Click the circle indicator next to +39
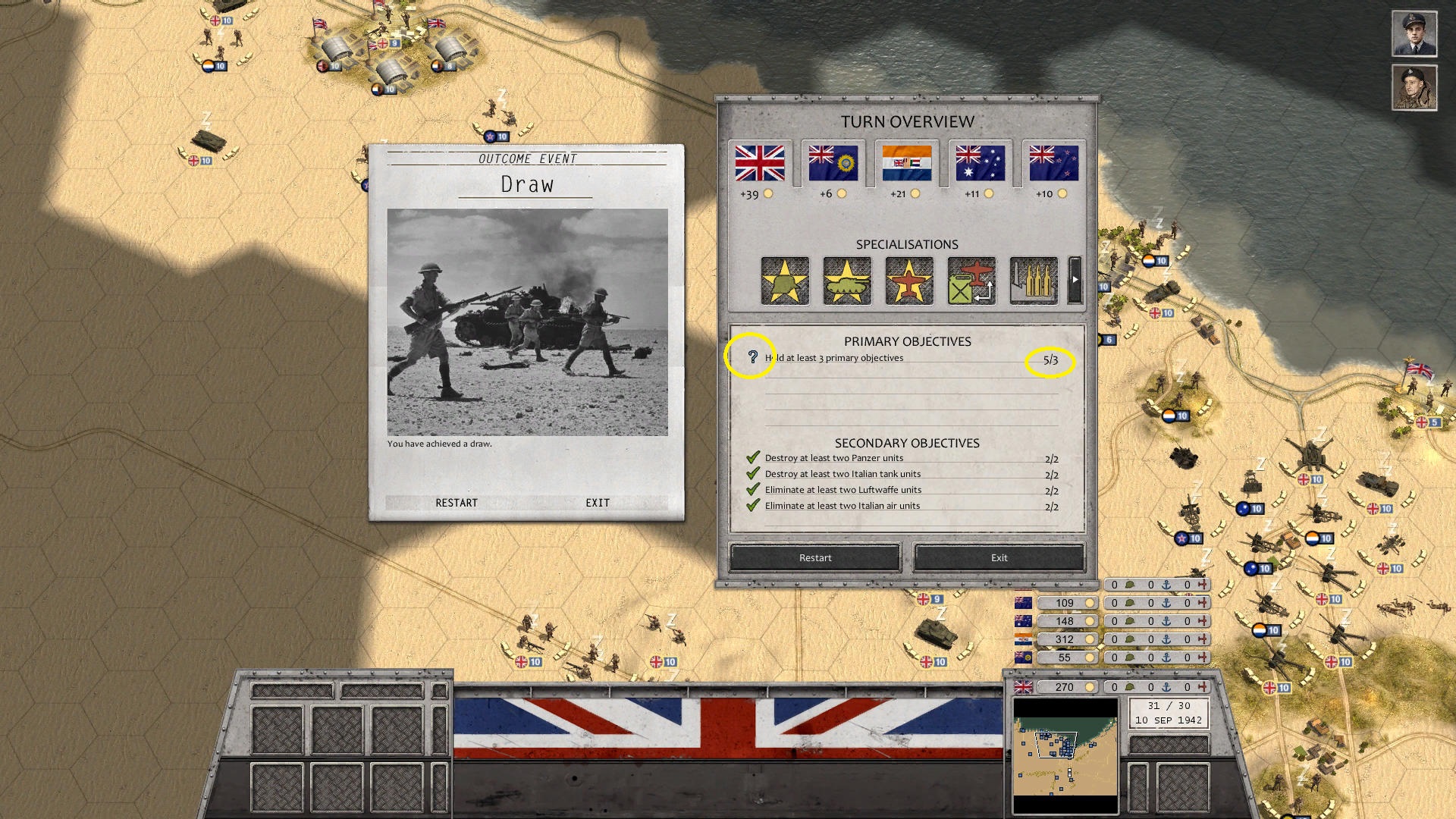1456x819 pixels. pyautogui.click(x=768, y=193)
